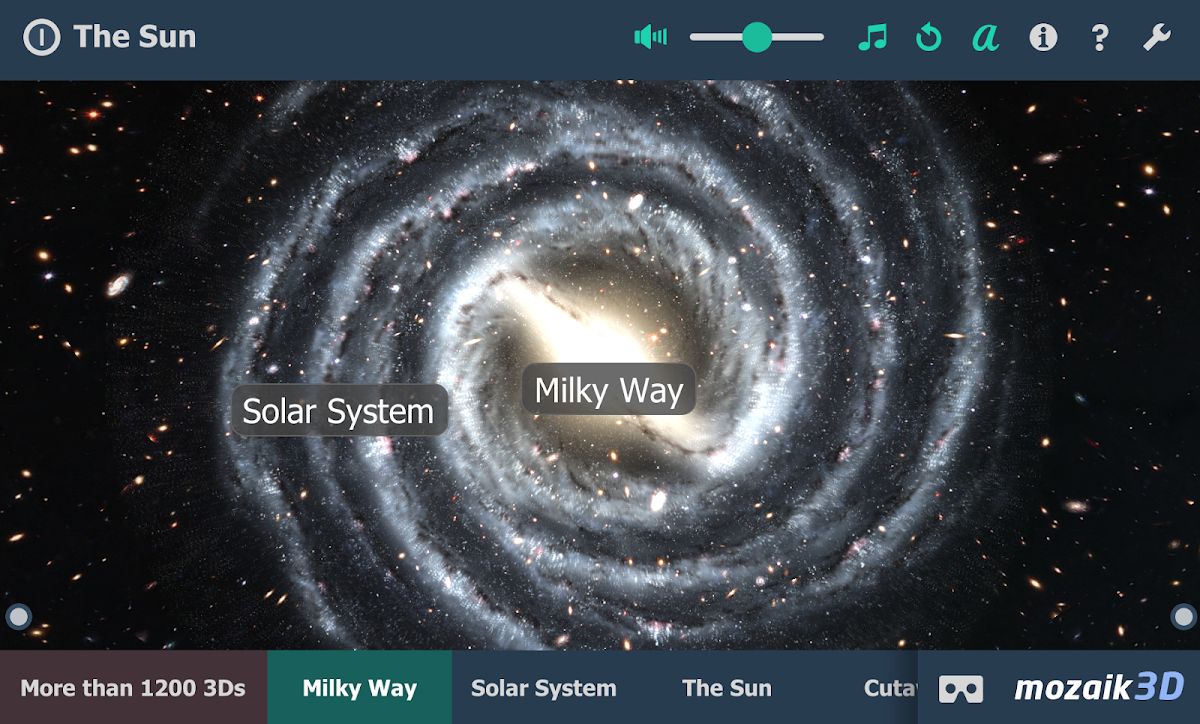Adjust the volume slider handle

pyautogui.click(x=757, y=38)
